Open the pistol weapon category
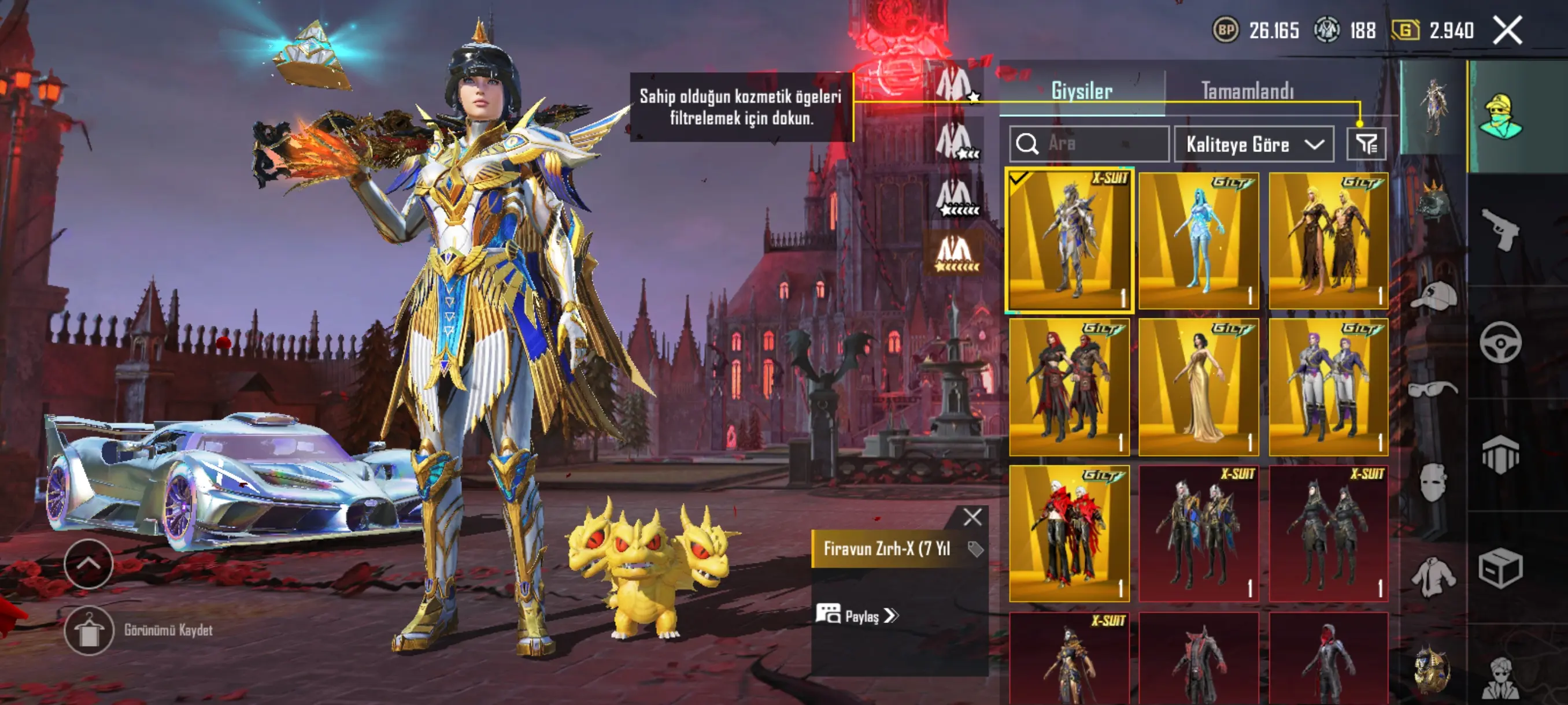Screen dimensions: 1568x705 pyautogui.click(x=1500, y=229)
